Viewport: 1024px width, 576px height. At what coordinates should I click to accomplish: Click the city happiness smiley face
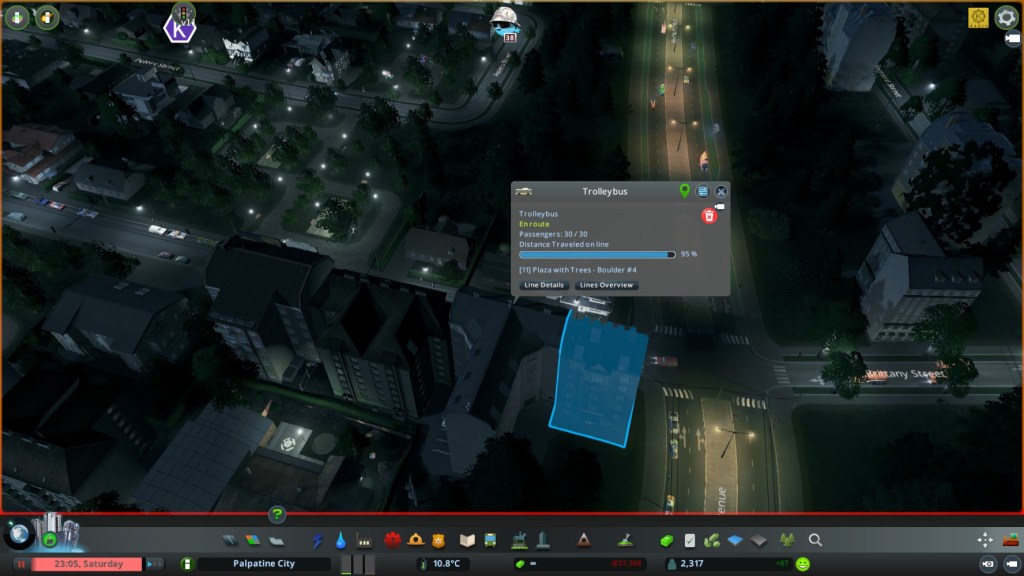tap(803, 564)
